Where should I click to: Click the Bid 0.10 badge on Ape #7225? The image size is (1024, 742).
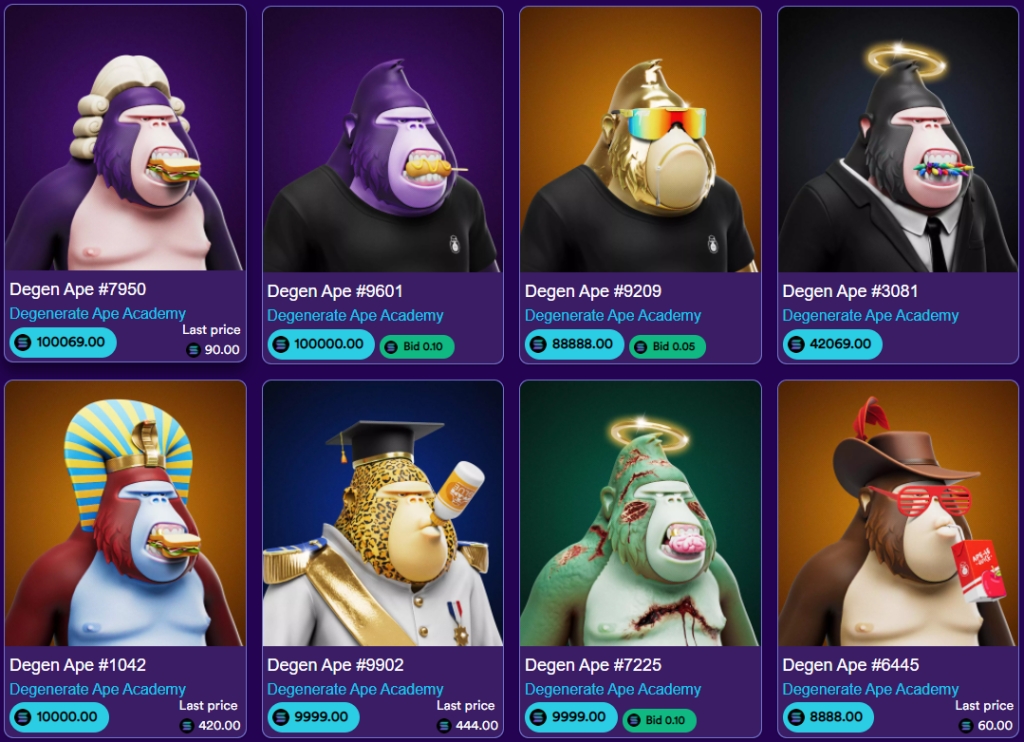[659, 720]
